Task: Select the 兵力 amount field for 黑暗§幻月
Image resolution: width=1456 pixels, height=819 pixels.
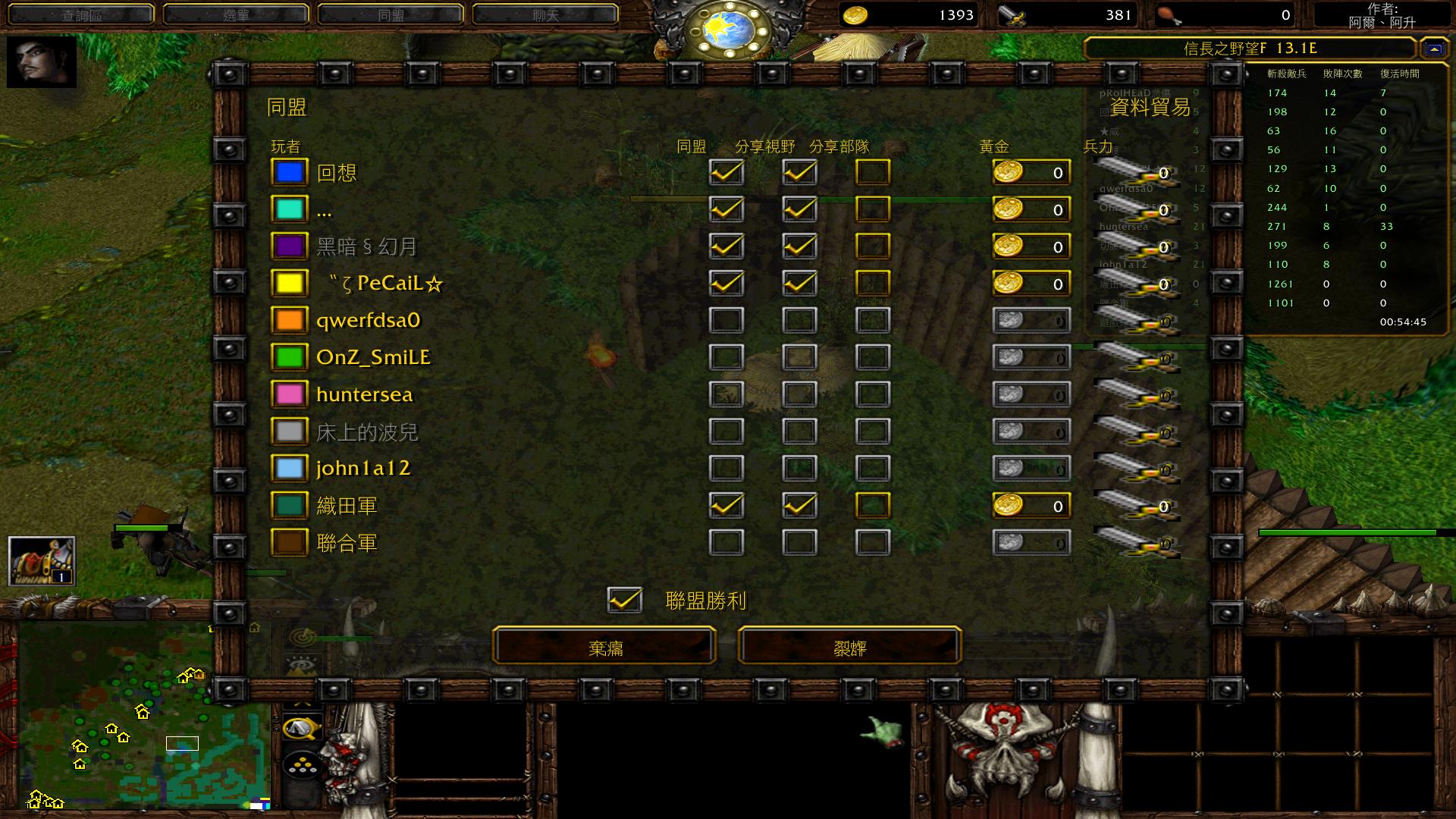Action: [x=1137, y=246]
